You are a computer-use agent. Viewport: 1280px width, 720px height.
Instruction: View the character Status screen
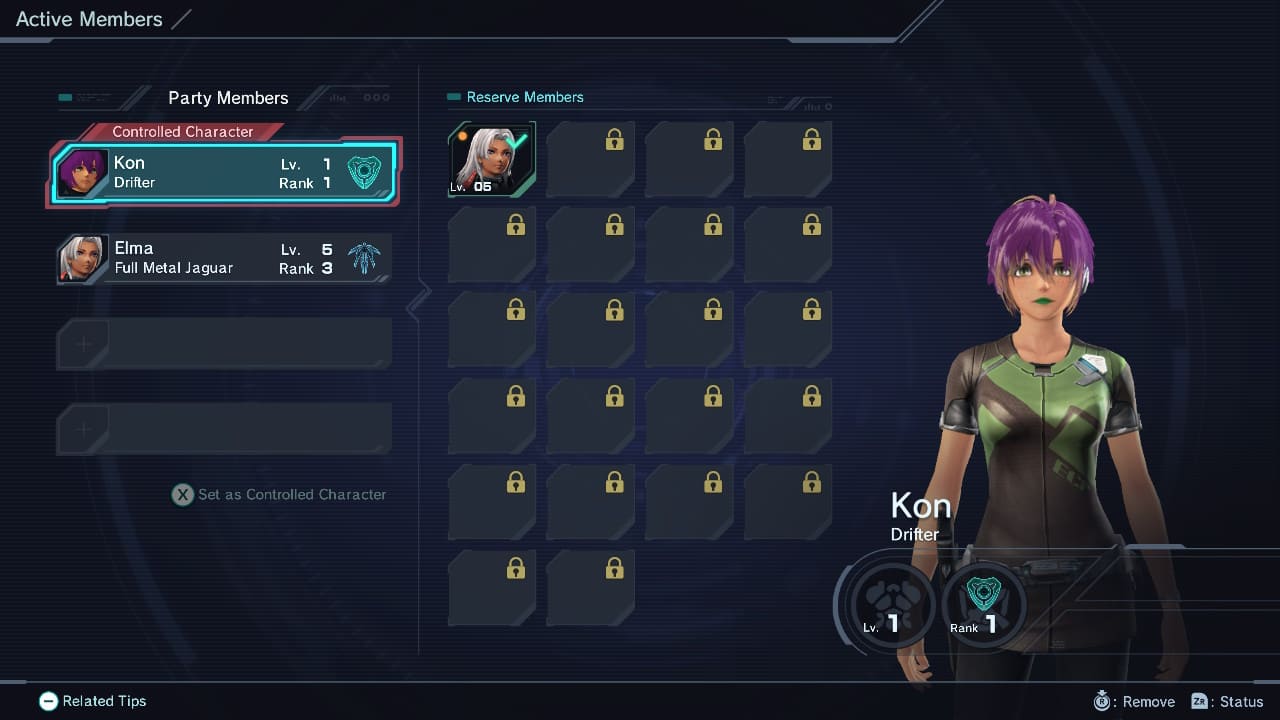click(x=1228, y=701)
